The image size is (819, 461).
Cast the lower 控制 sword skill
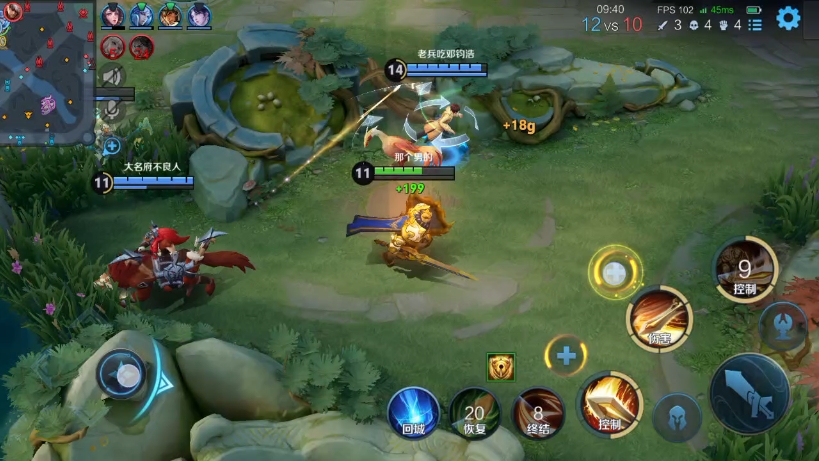coord(610,402)
